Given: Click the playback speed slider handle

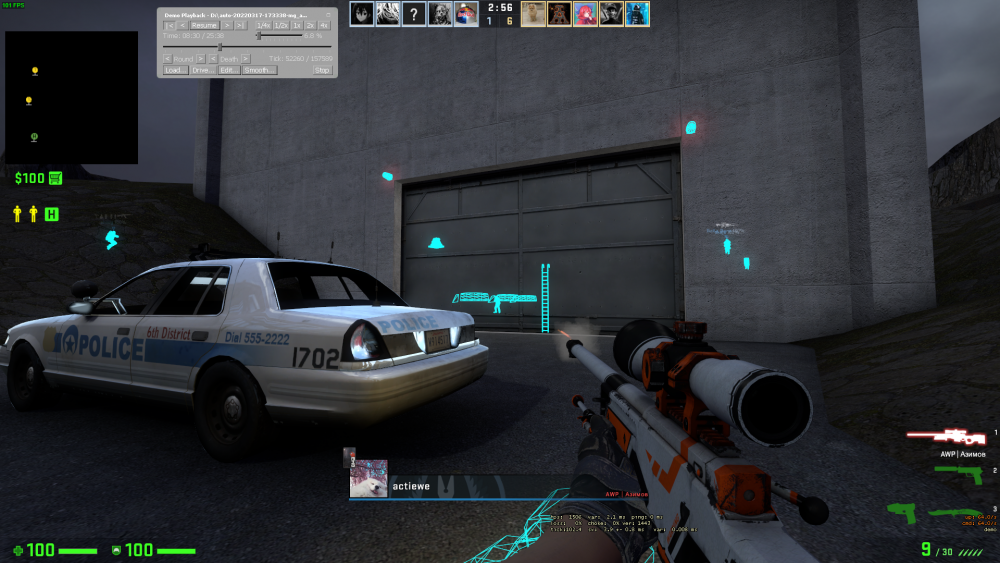Looking at the screenshot, I should tap(259, 35).
